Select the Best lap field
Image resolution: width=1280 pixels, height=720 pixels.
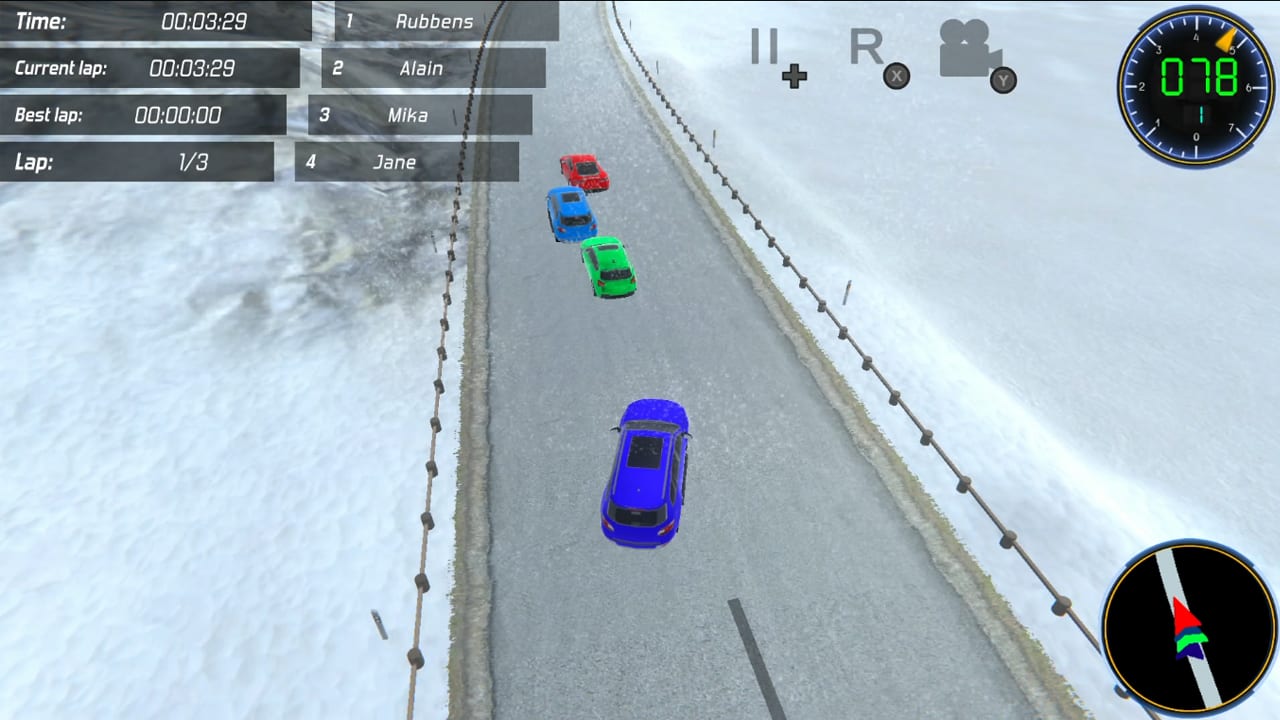coord(143,115)
